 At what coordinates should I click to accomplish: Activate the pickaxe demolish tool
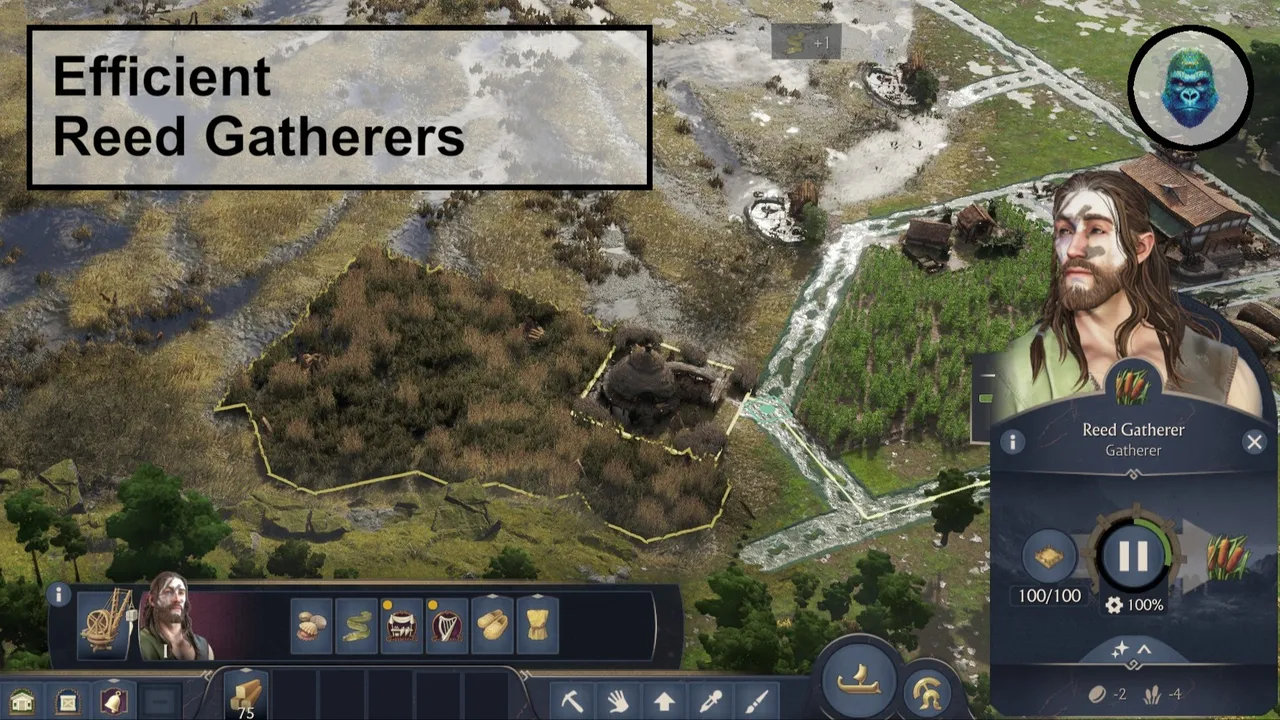tap(572, 700)
